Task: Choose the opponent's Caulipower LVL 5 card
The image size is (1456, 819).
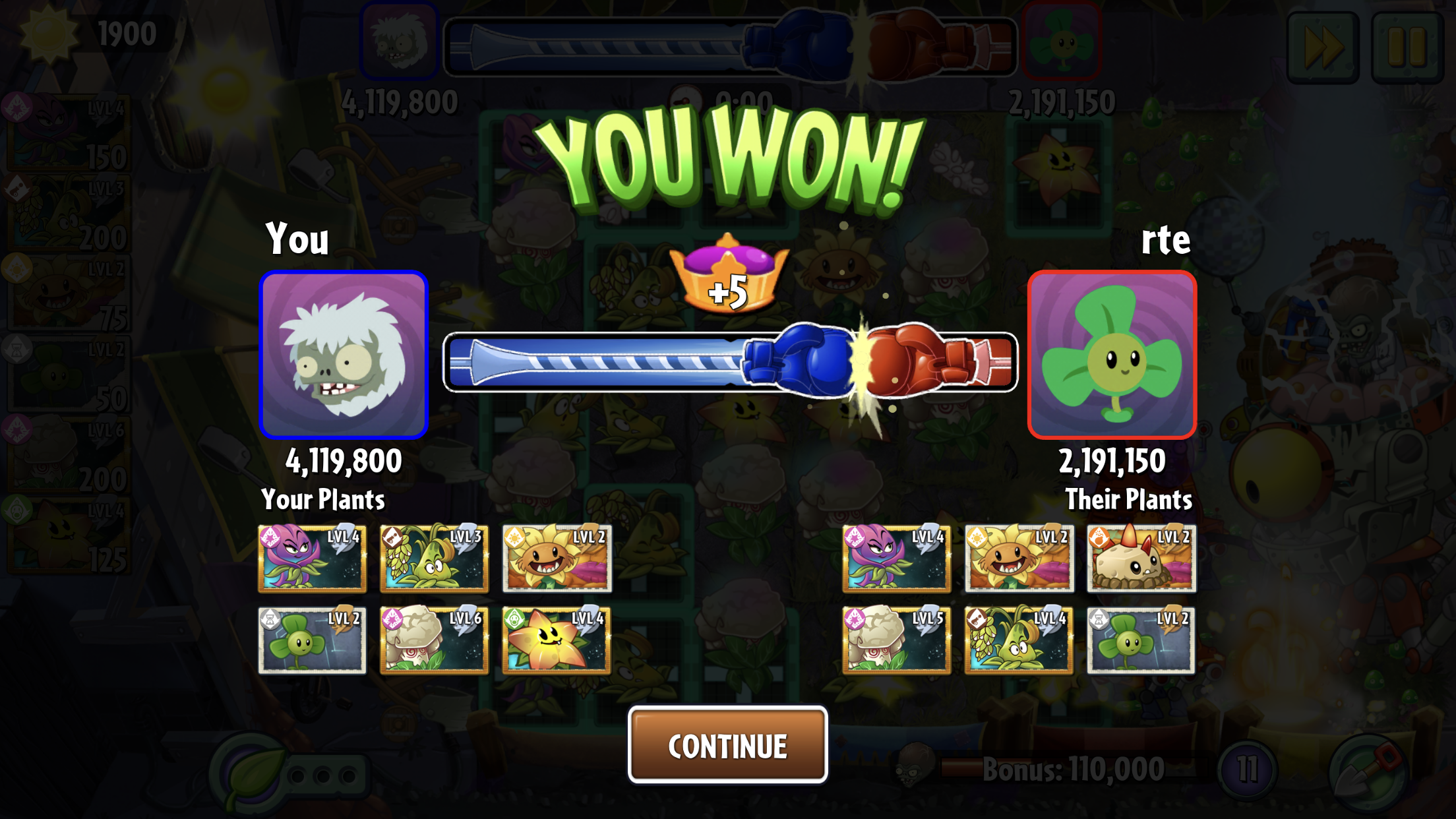Action: coord(896,640)
